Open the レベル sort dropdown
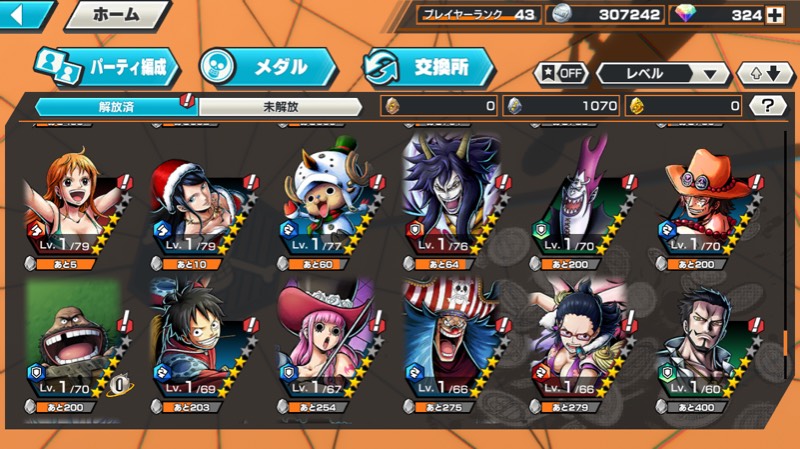Screen dimensions: 800x449 (662, 74)
